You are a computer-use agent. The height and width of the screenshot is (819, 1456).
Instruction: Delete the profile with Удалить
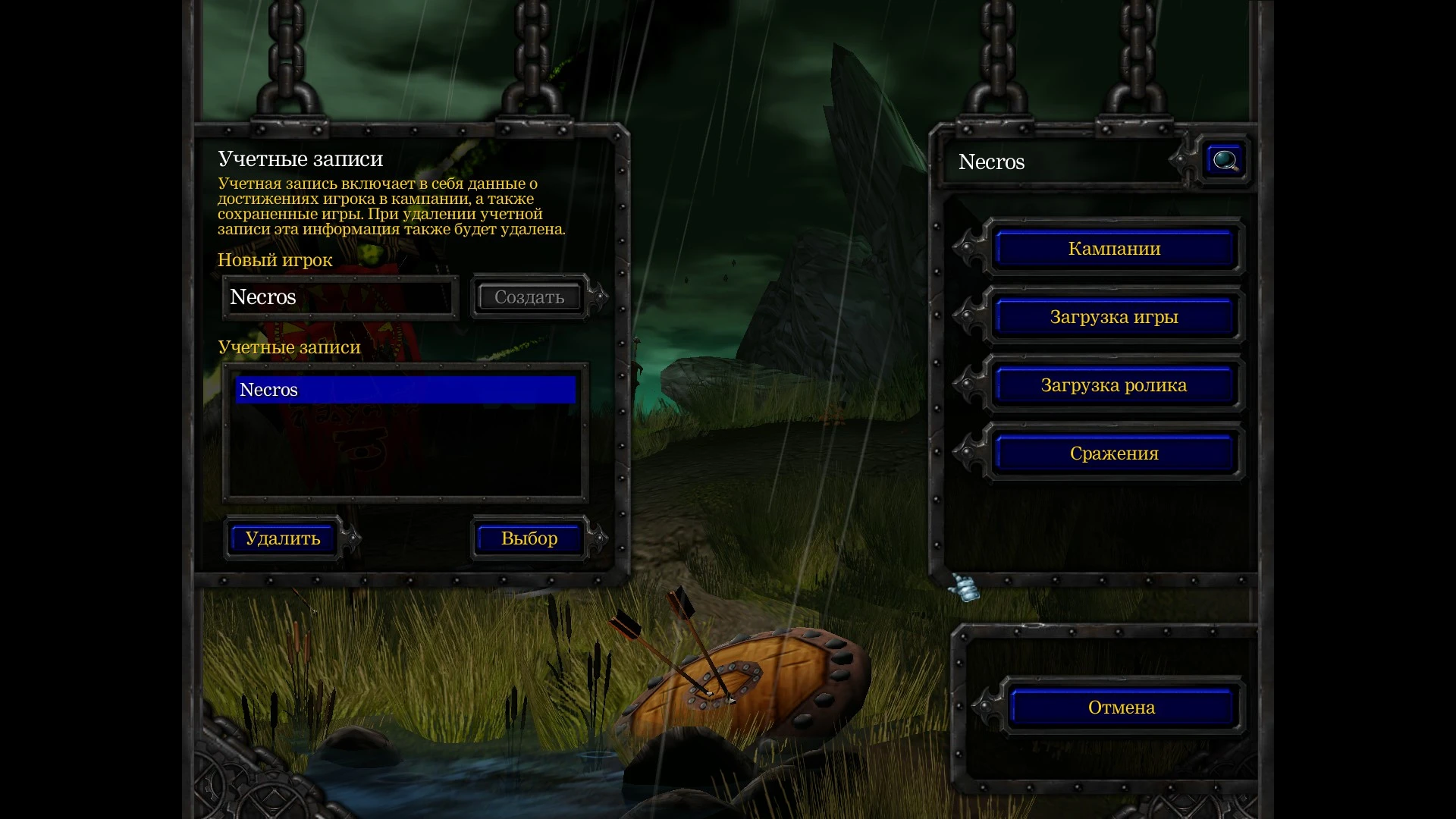click(x=282, y=538)
